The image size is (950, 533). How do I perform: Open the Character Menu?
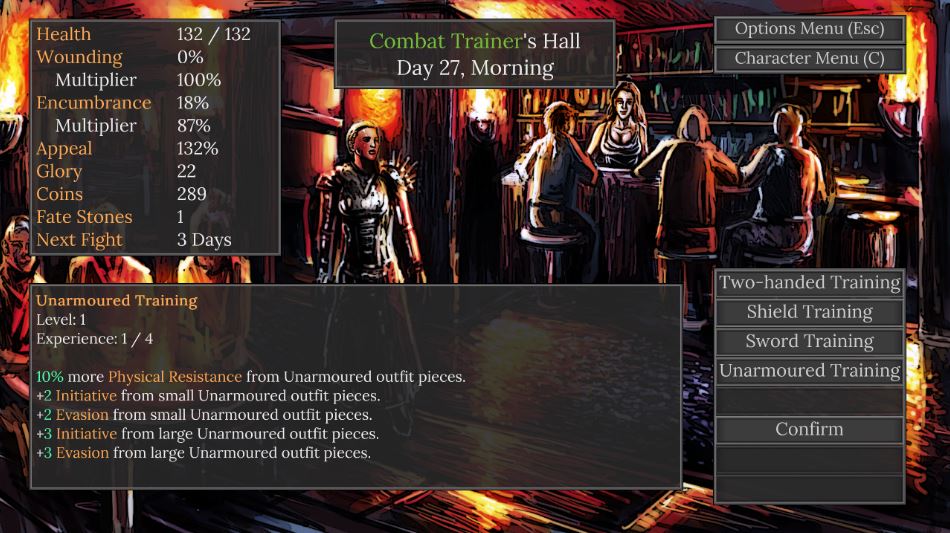[809, 58]
